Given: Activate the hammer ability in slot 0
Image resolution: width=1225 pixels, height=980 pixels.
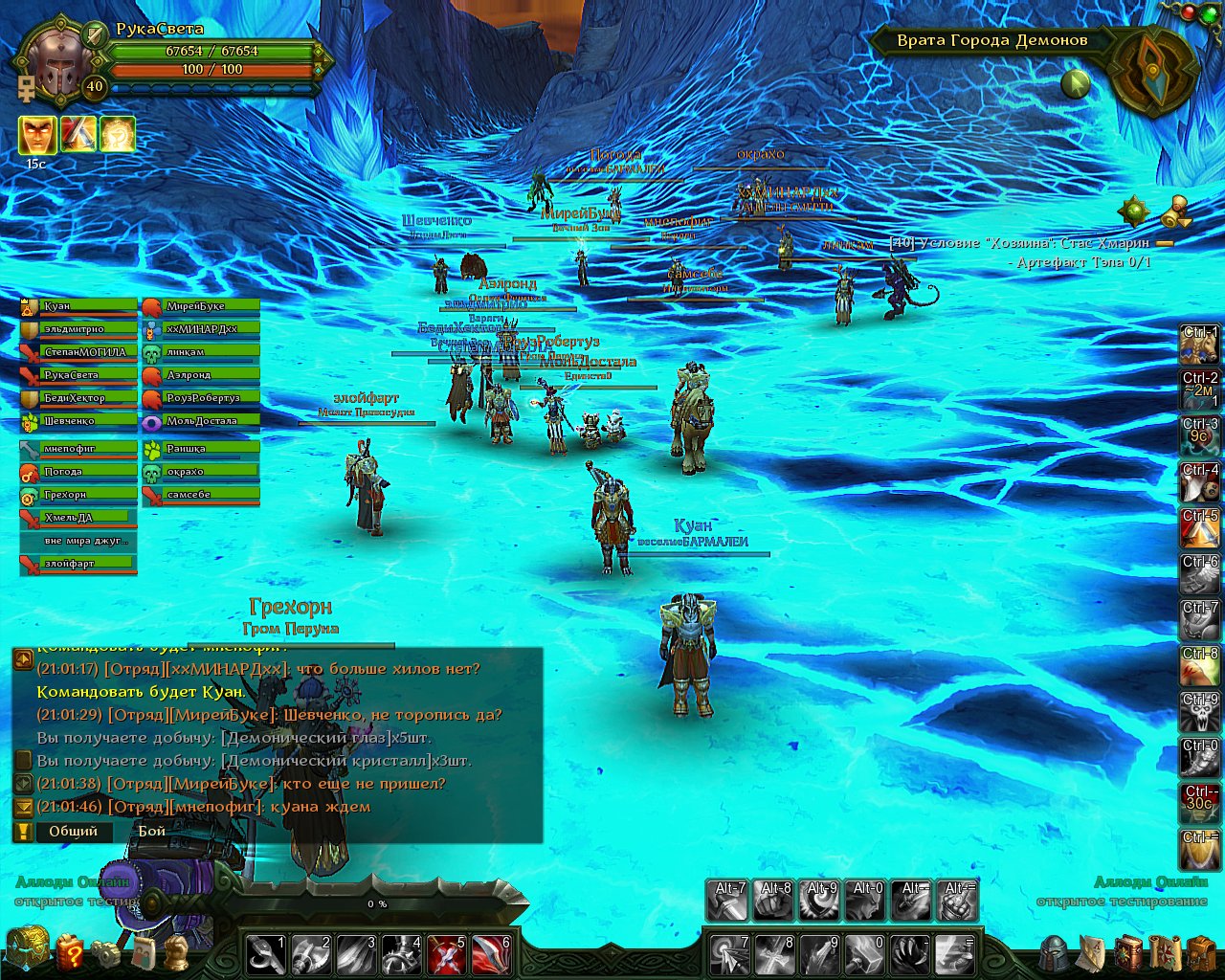Looking at the screenshot, I should point(866,954).
